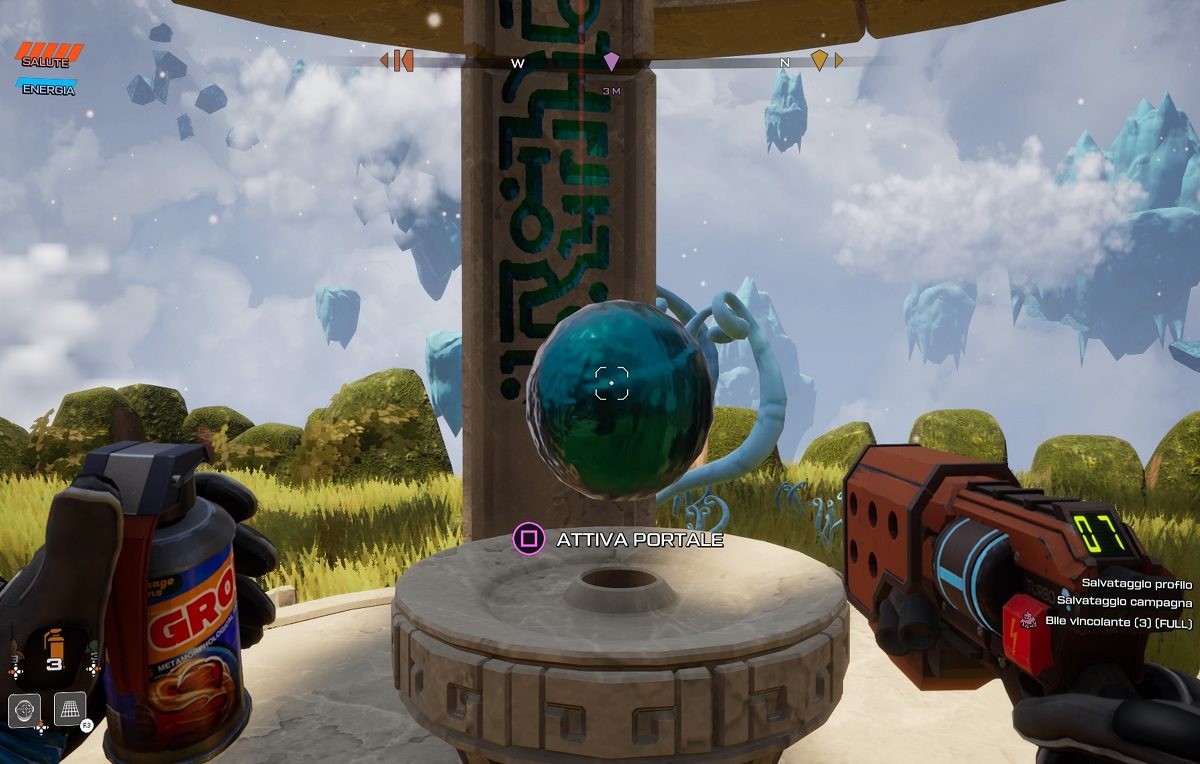Click the orange marker at compass left end
The image size is (1200, 764).
pos(399,61)
